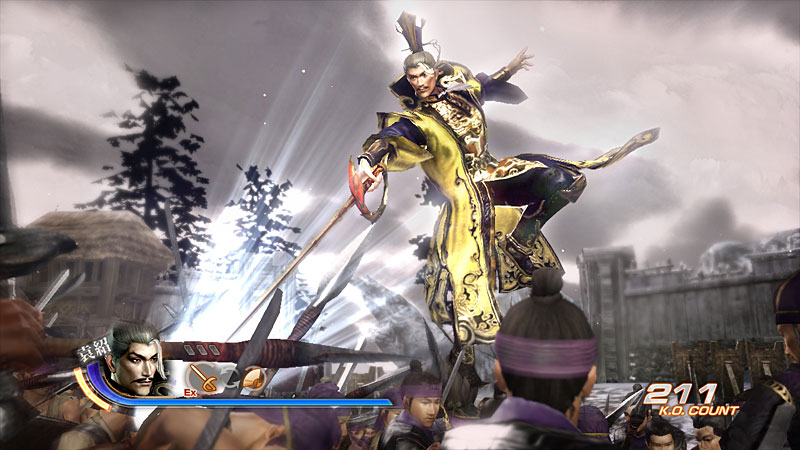Switch to the secondary fan weapon icon
This screenshot has height=450, width=800.
pos(253,379)
